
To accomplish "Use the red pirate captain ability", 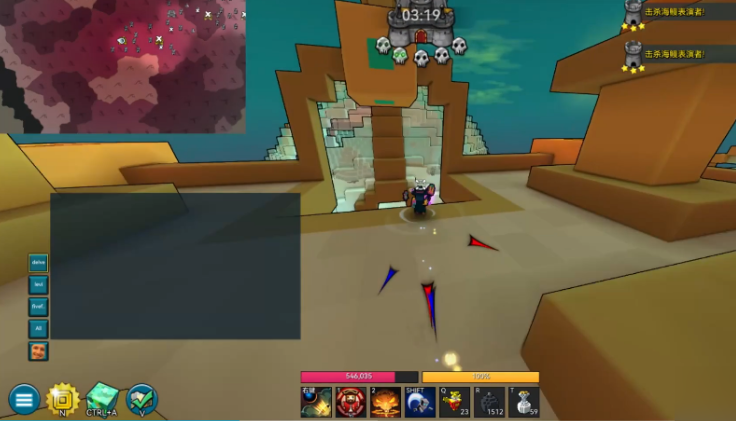I will (351, 402).
